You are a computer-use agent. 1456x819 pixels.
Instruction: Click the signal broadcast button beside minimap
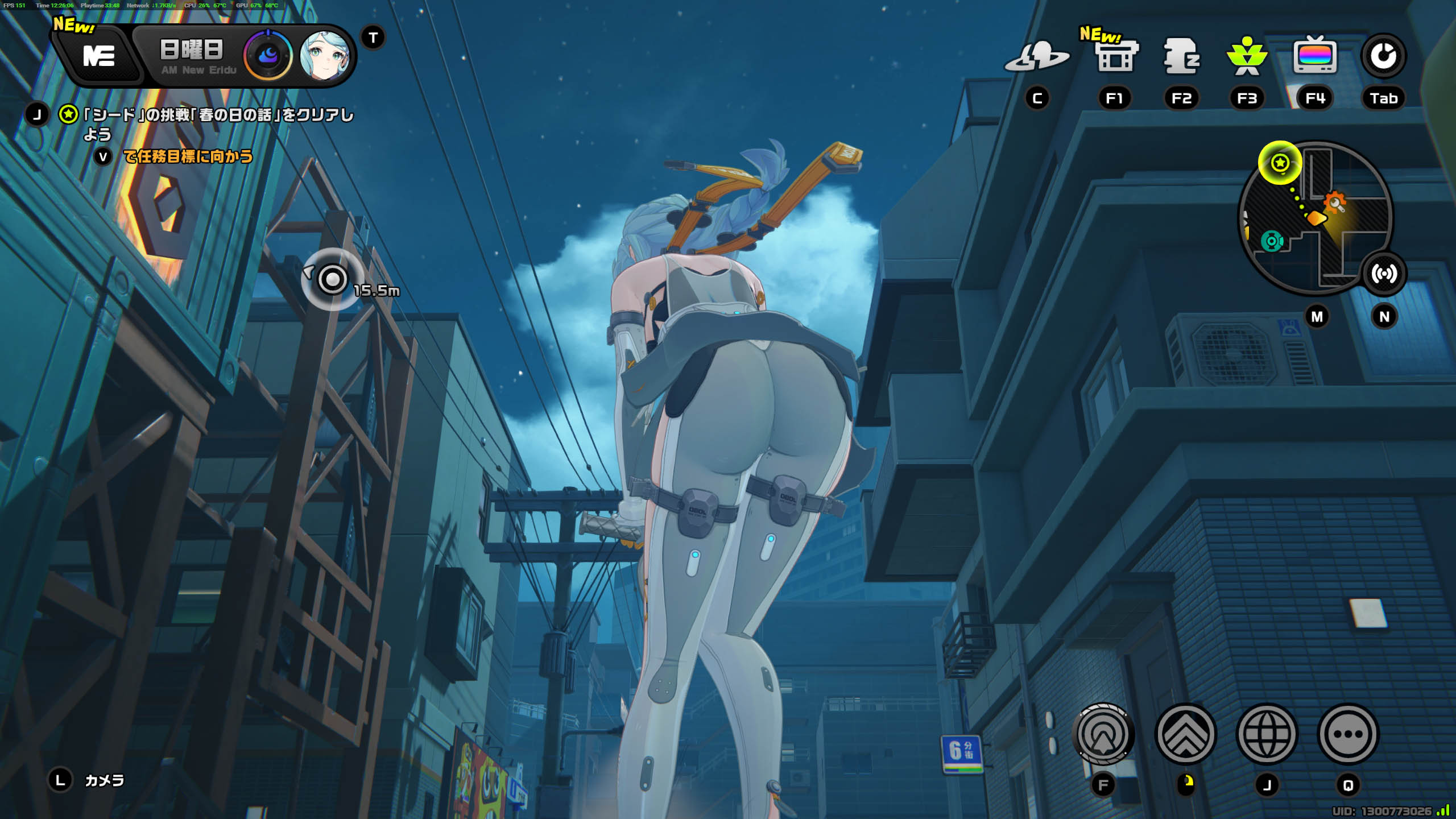coord(1384,274)
